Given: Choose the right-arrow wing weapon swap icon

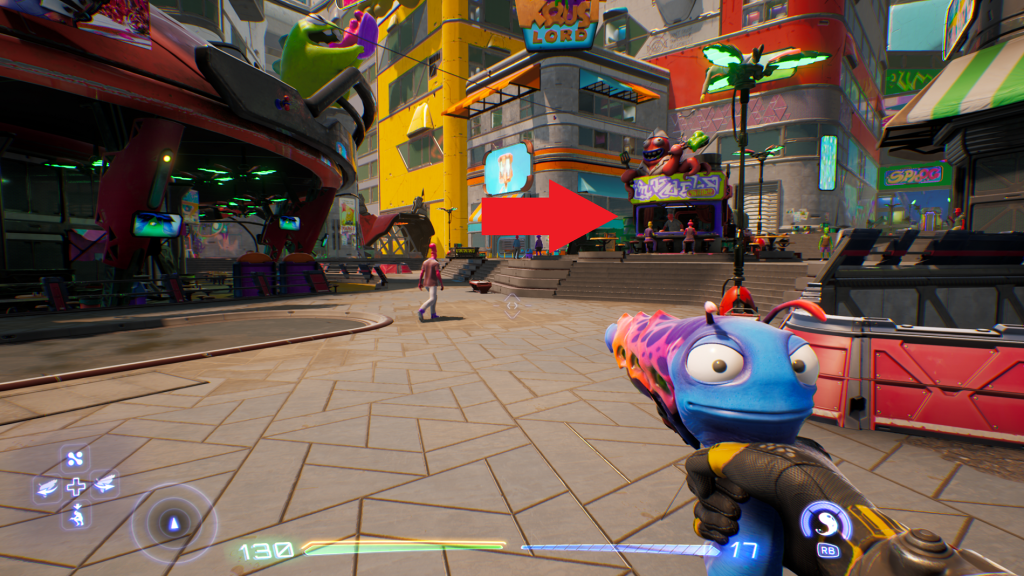Looking at the screenshot, I should pos(104,487).
